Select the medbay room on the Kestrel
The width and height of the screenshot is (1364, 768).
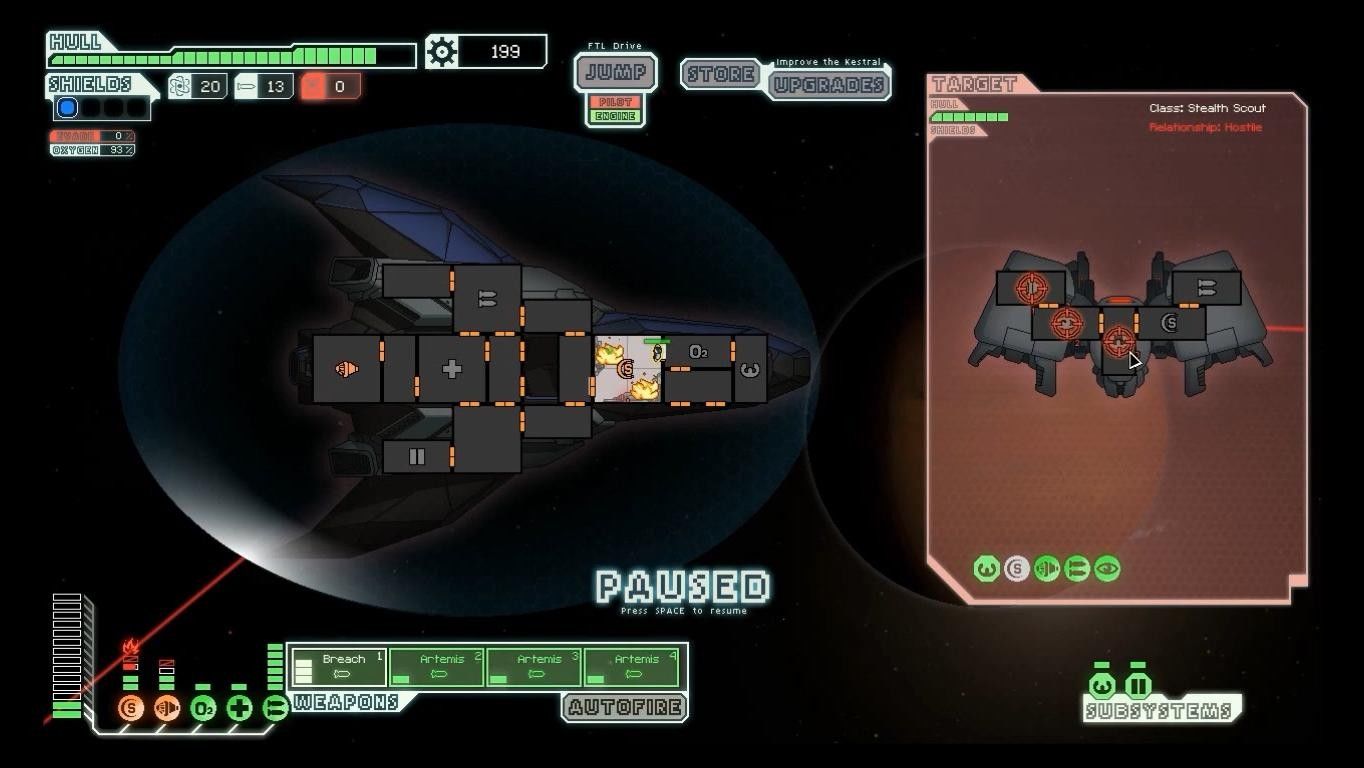[451, 369]
